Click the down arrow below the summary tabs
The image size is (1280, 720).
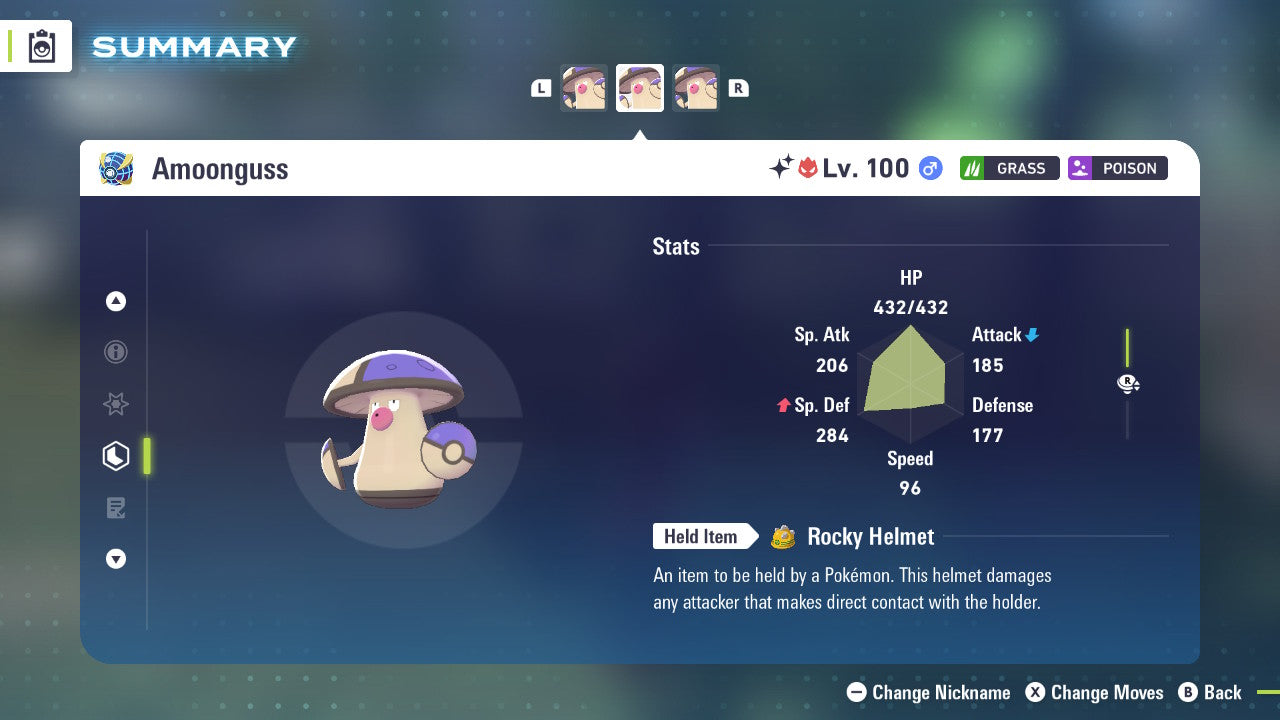(x=116, y=559)
